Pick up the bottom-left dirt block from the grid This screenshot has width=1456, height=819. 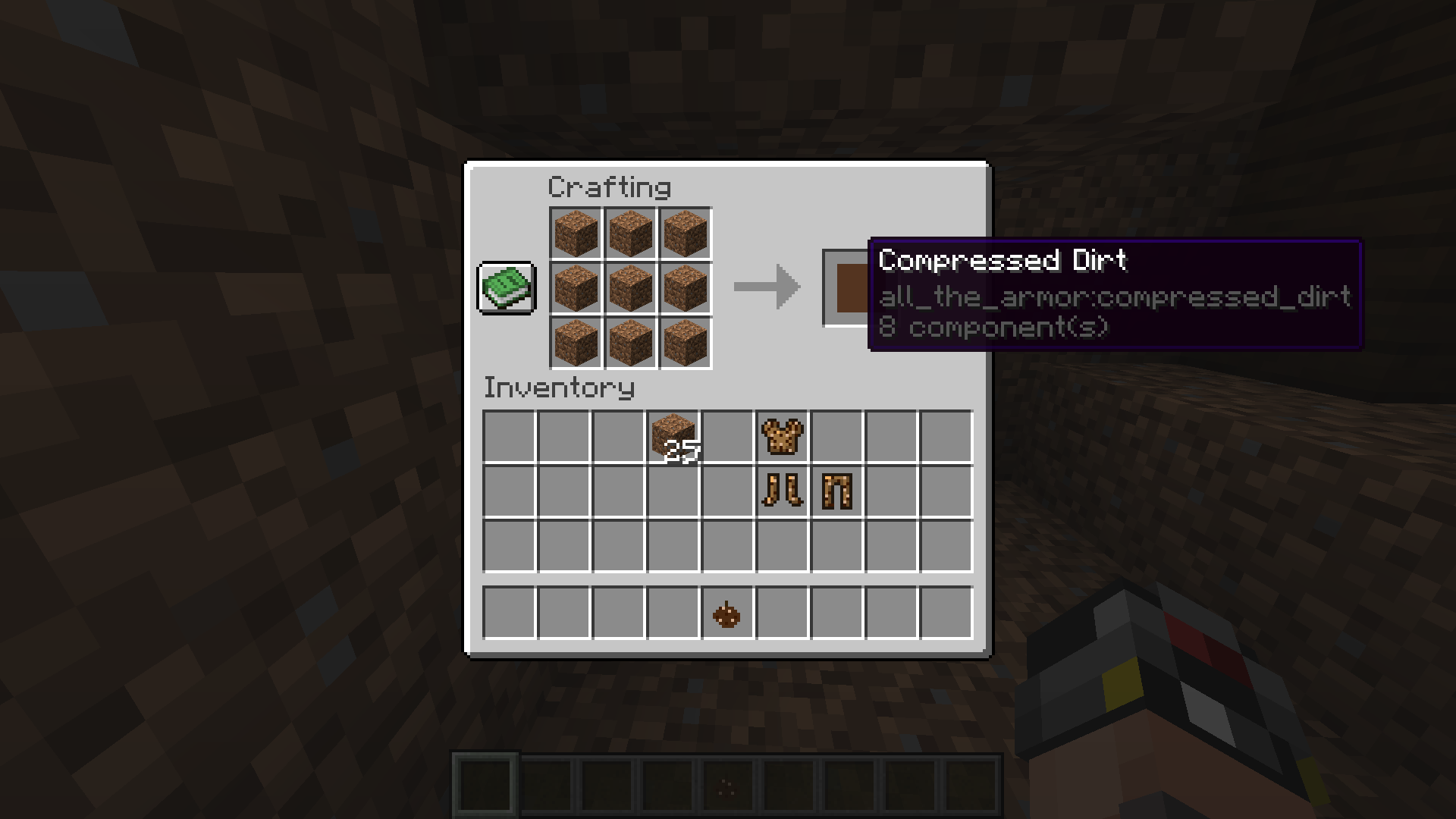point(576,341)
